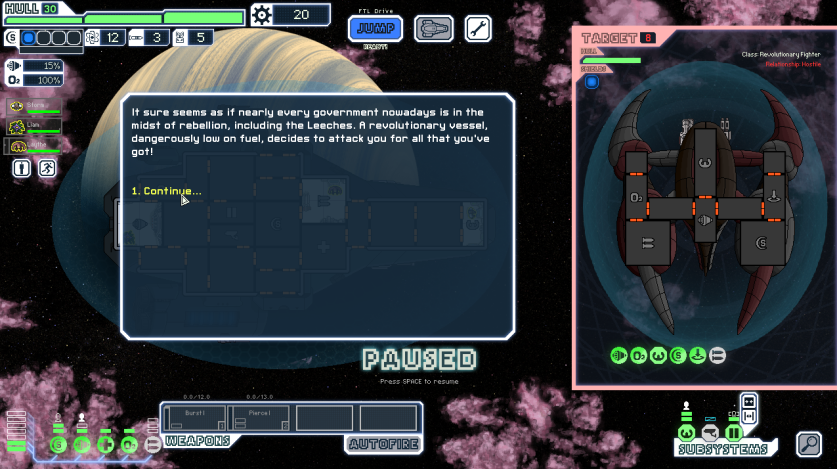Click the magnifying glass button

(808, 443)
